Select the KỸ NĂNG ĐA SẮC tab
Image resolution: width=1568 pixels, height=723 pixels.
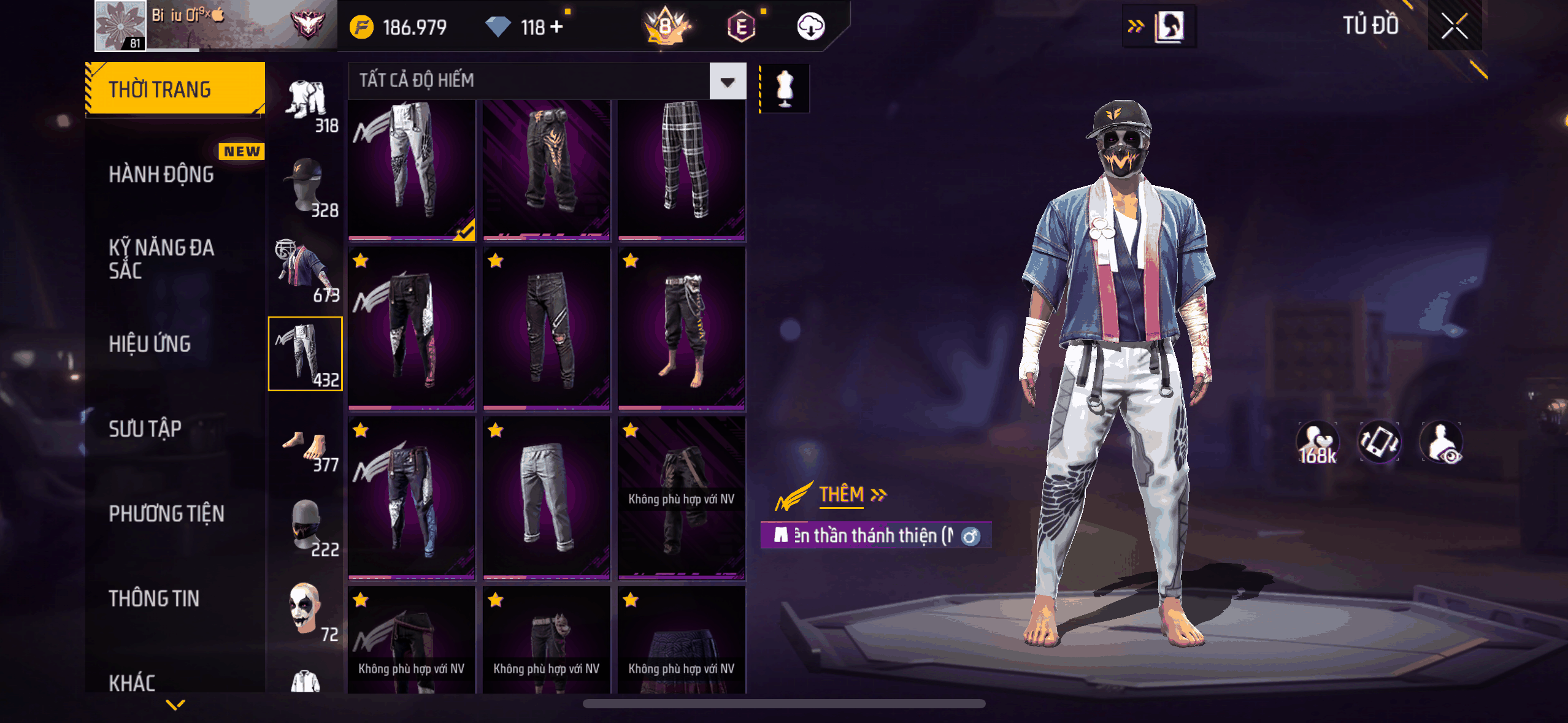tap(161, 259)
